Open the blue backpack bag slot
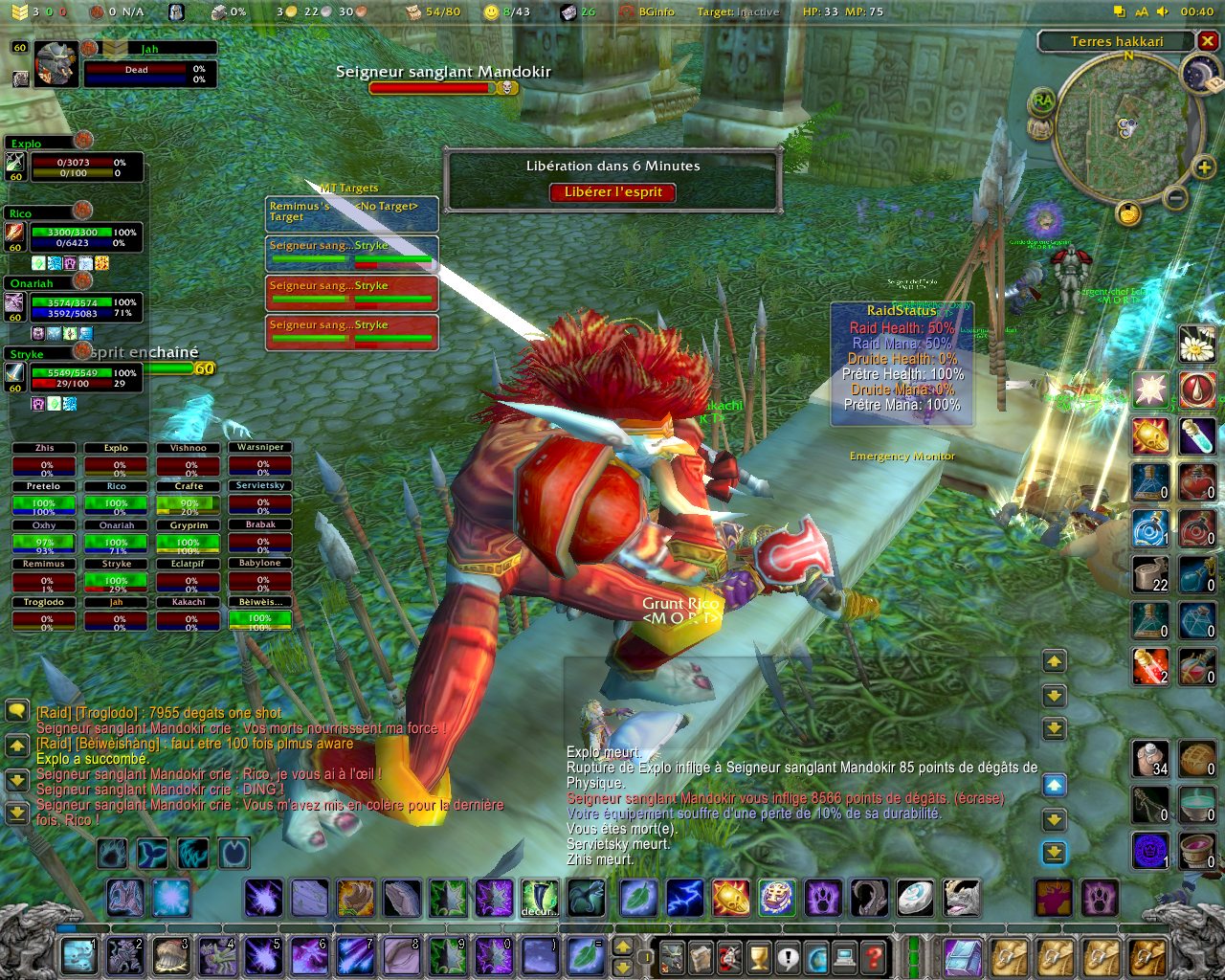The height and width of the screenshot is (980, 1225). [963, 956]
